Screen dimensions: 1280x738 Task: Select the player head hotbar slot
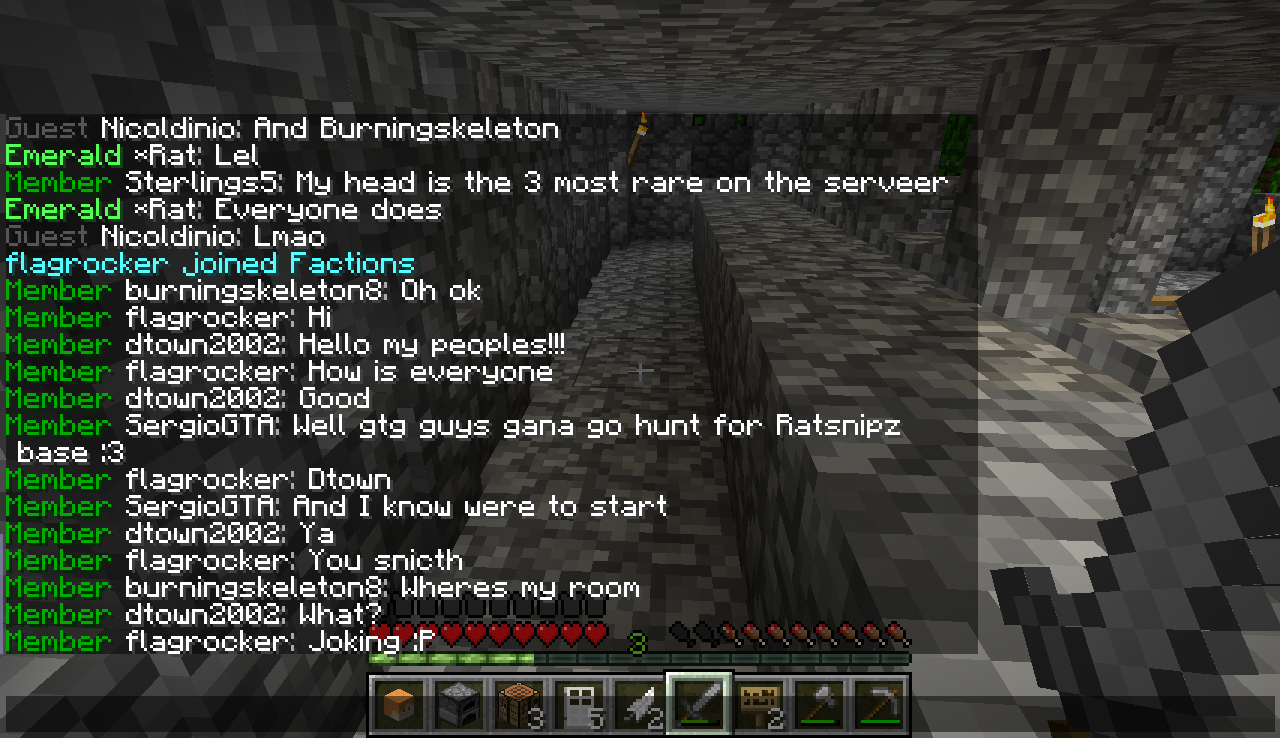(x=400, y=705)
